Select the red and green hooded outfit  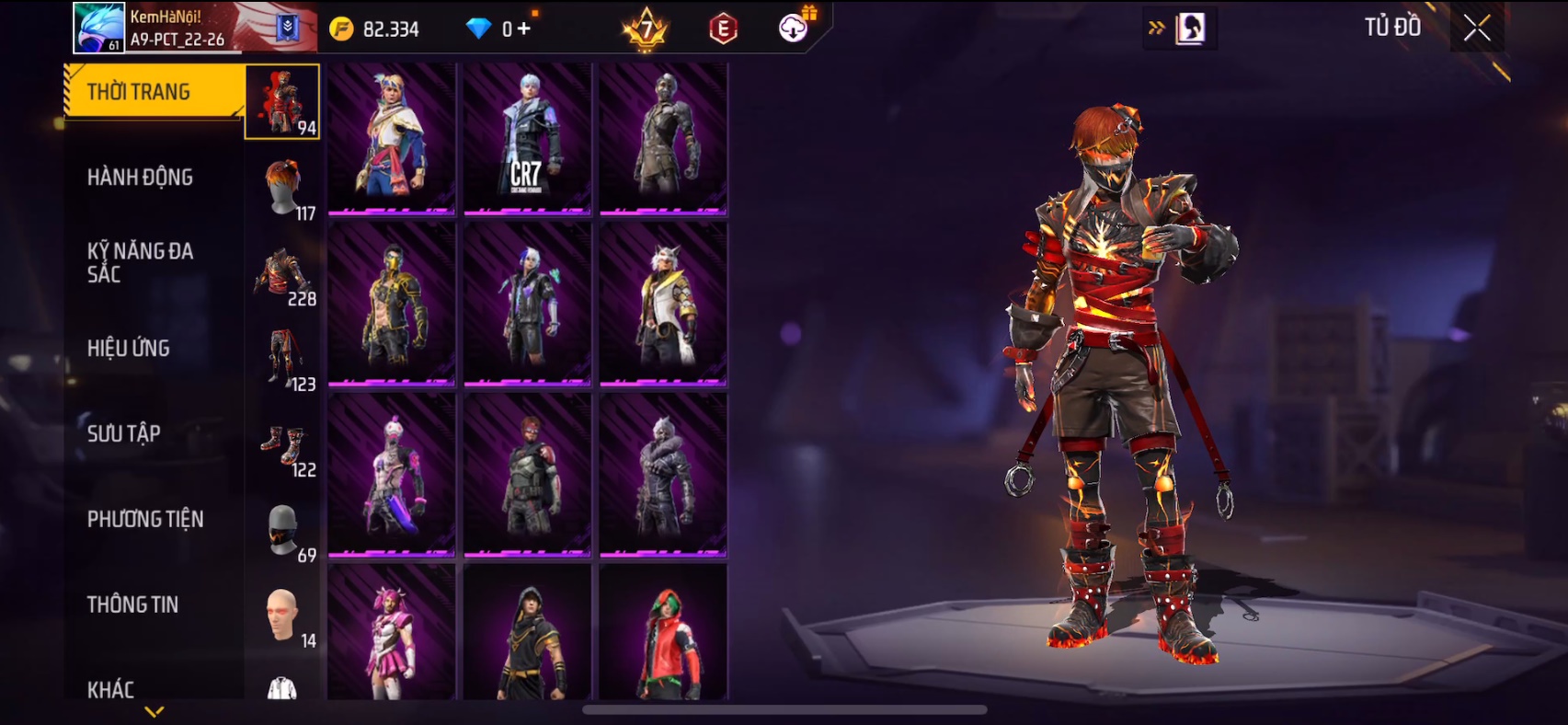tap(663, 633)
